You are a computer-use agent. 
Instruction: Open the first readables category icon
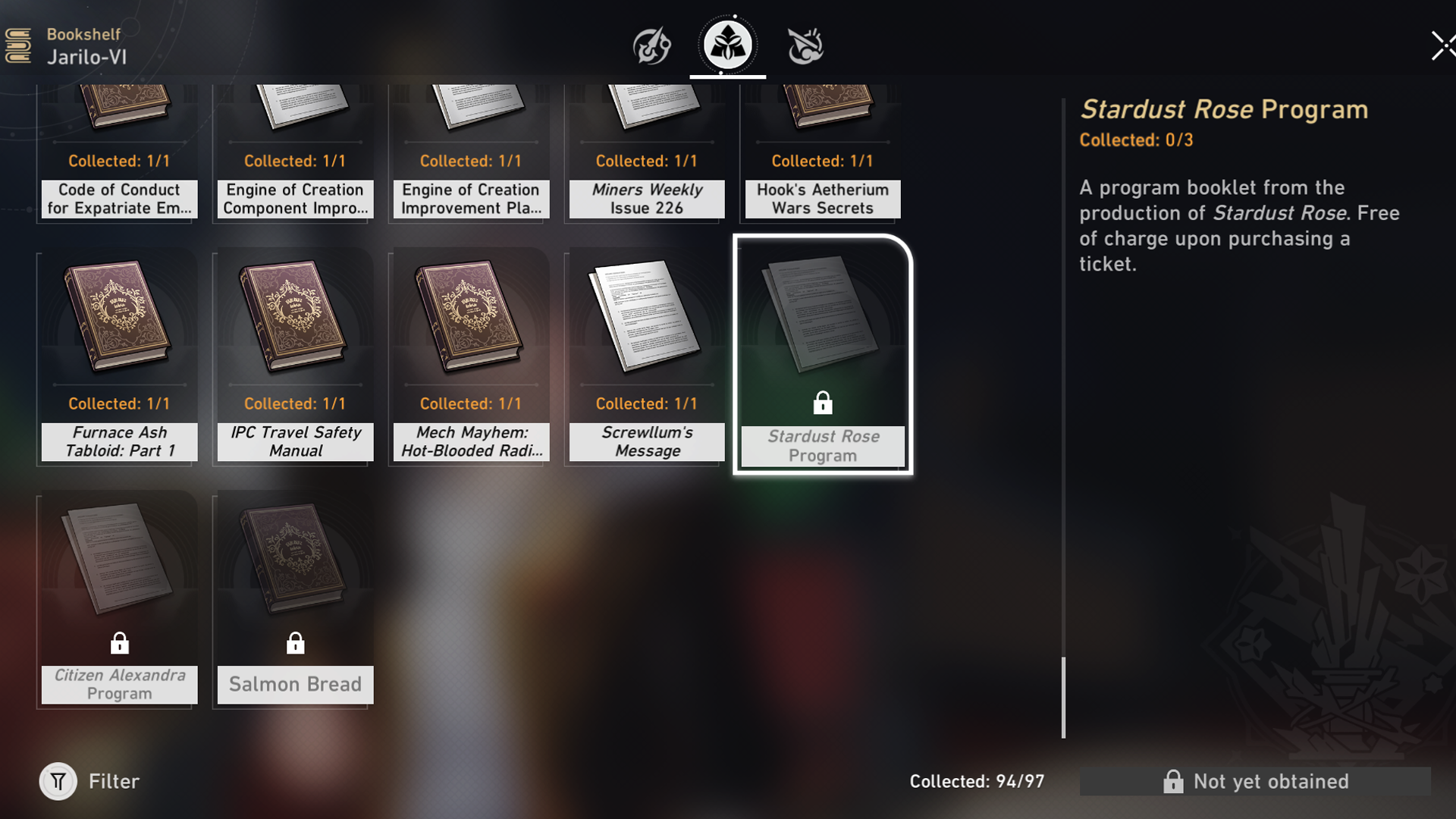(x=652, y=45)
